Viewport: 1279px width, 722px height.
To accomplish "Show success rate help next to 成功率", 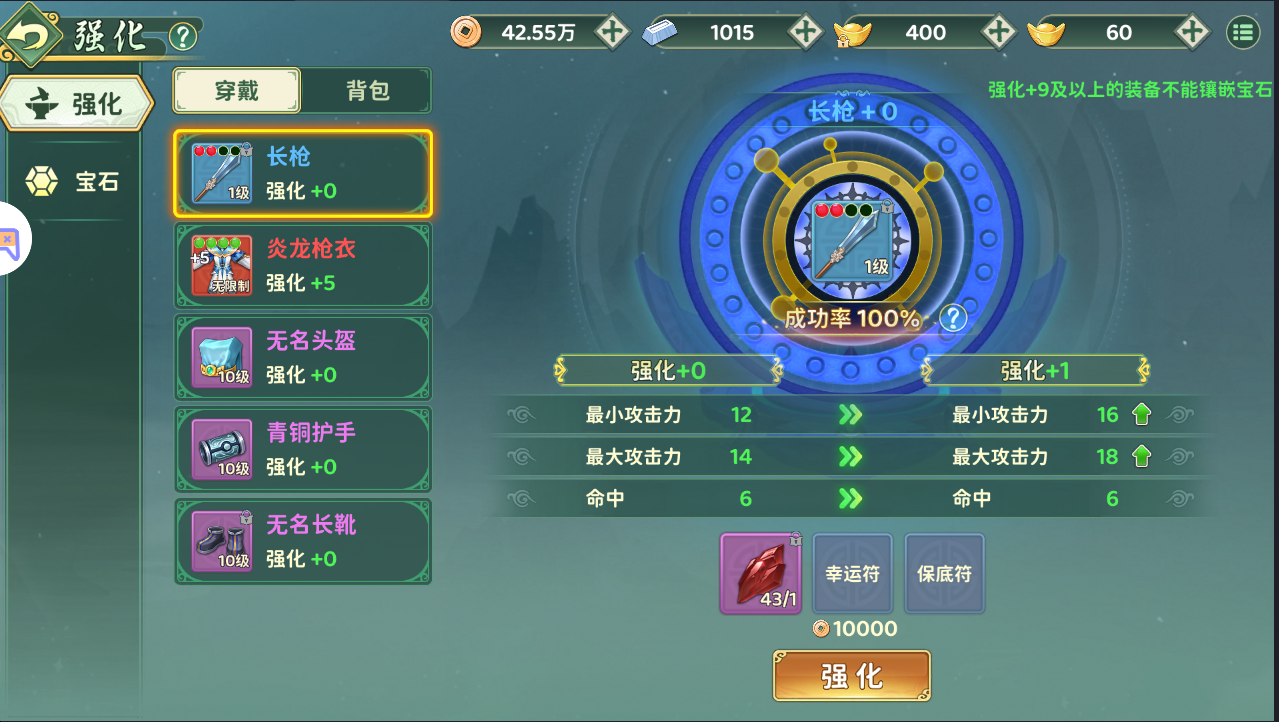I will pyautogui.click(x=955, y=318).
